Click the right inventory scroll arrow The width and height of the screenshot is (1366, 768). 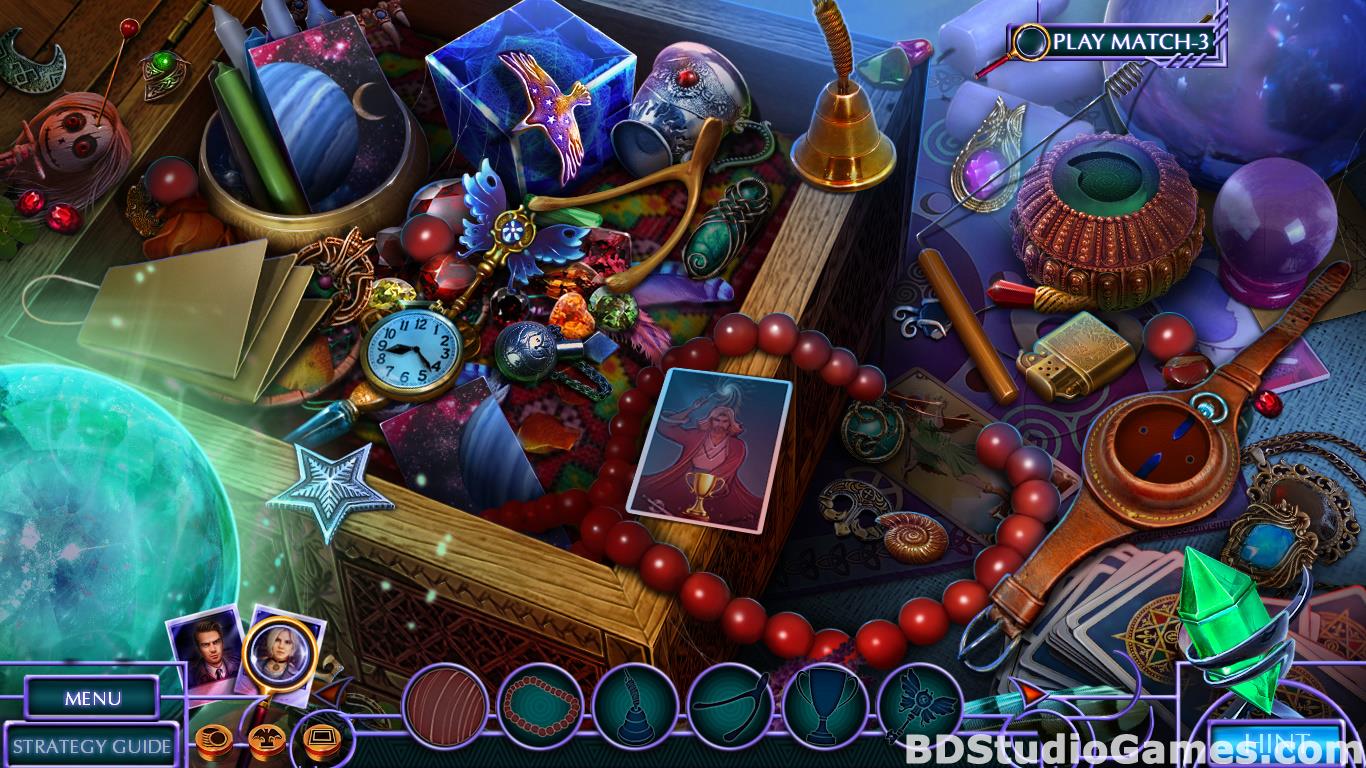tap(1029, 692)
